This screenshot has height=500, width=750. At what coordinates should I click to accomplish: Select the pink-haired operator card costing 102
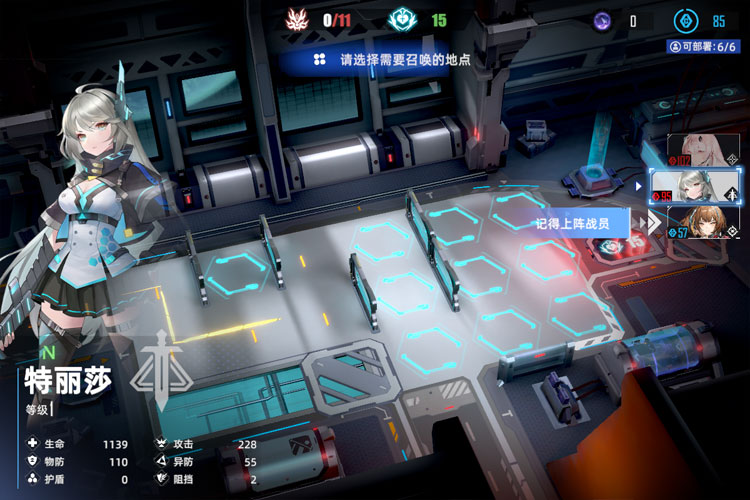tap(703, 149)
